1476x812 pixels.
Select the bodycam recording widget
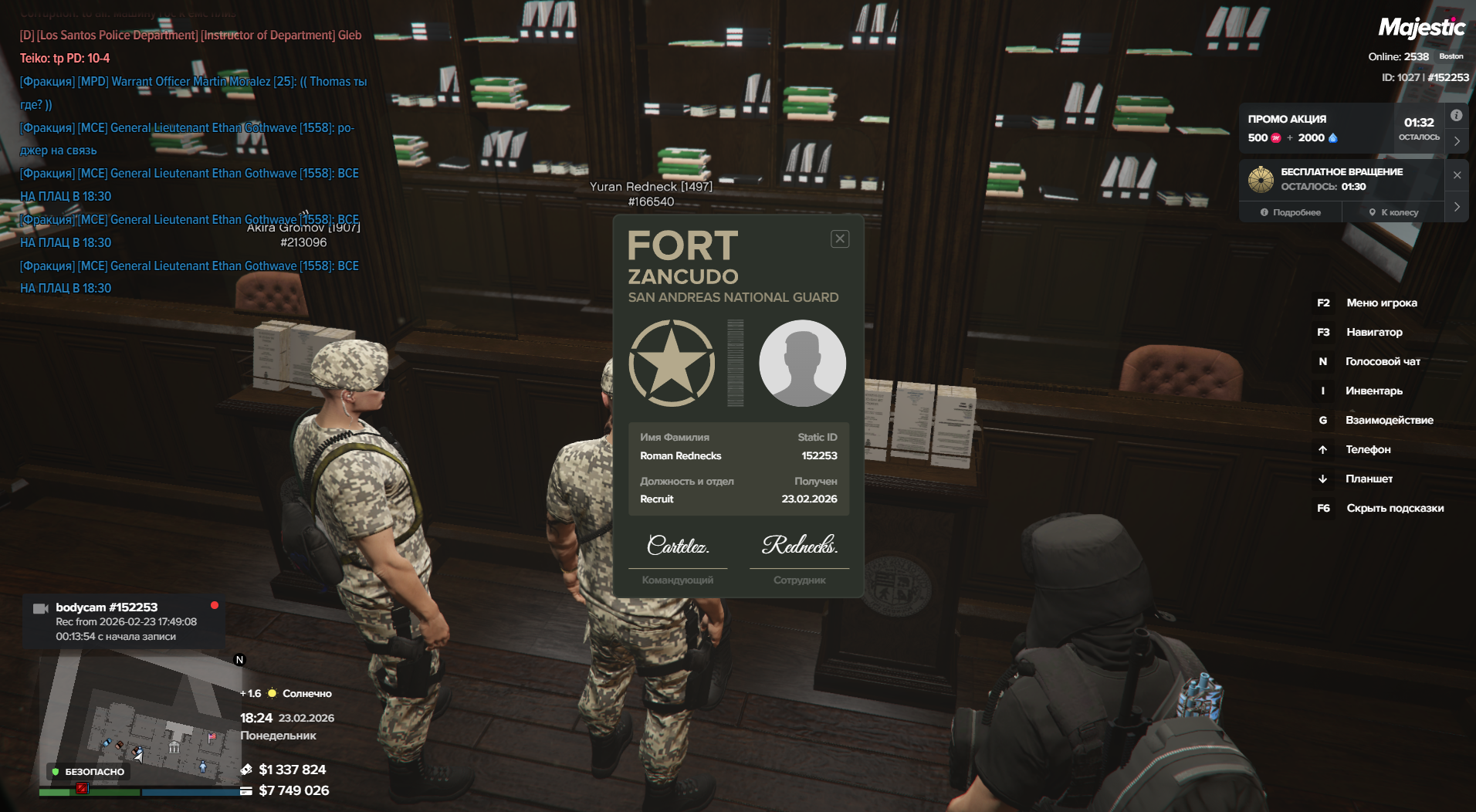(x=124, y=621)
